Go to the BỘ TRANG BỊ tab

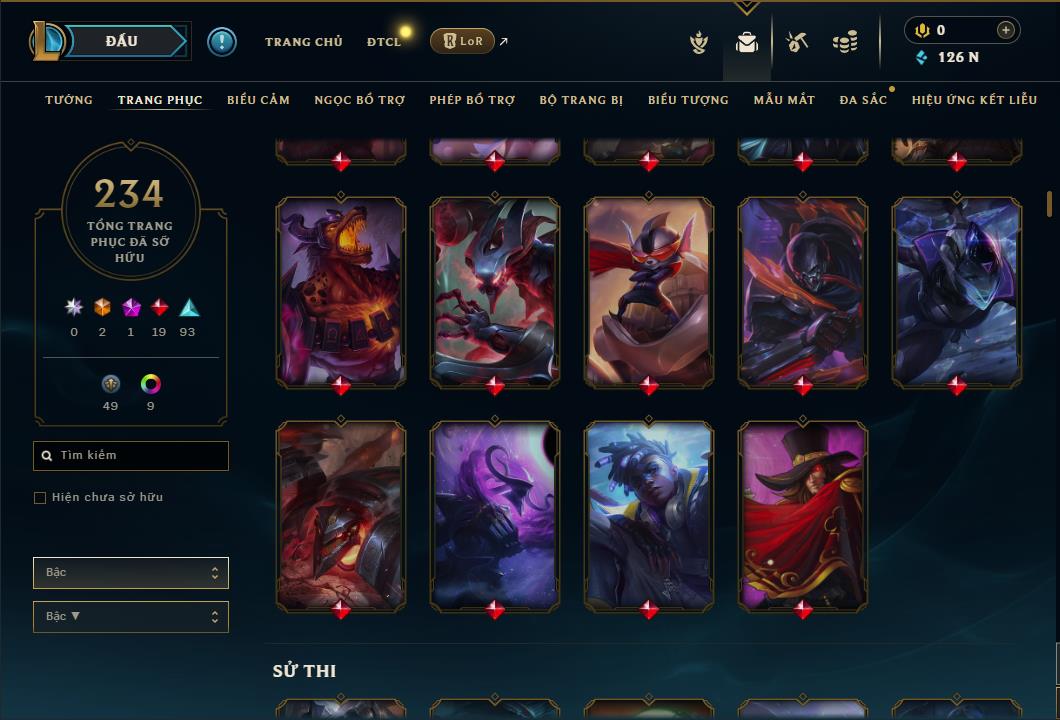coord(581,100)
